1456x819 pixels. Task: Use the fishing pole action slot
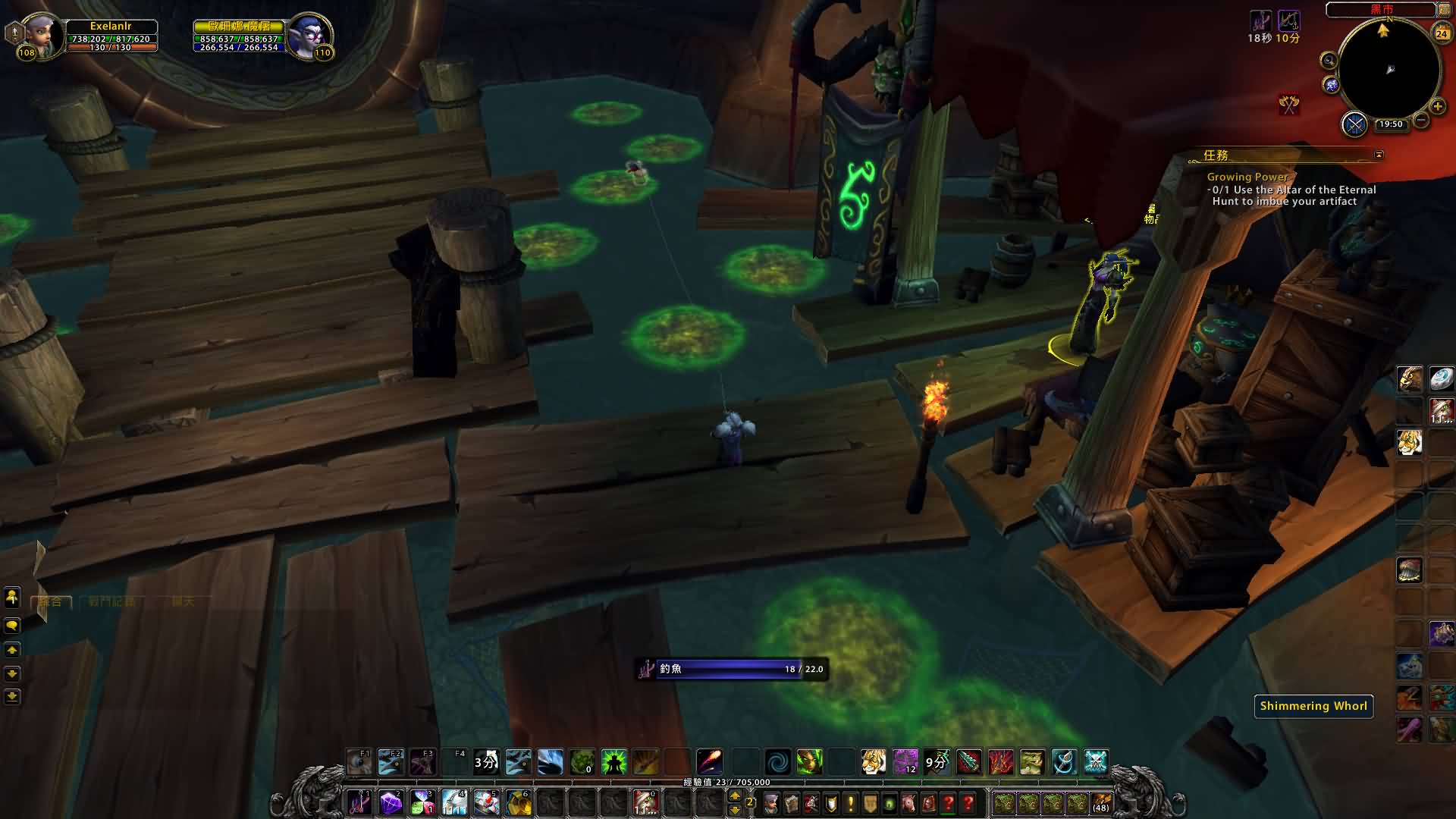[359, 802]
